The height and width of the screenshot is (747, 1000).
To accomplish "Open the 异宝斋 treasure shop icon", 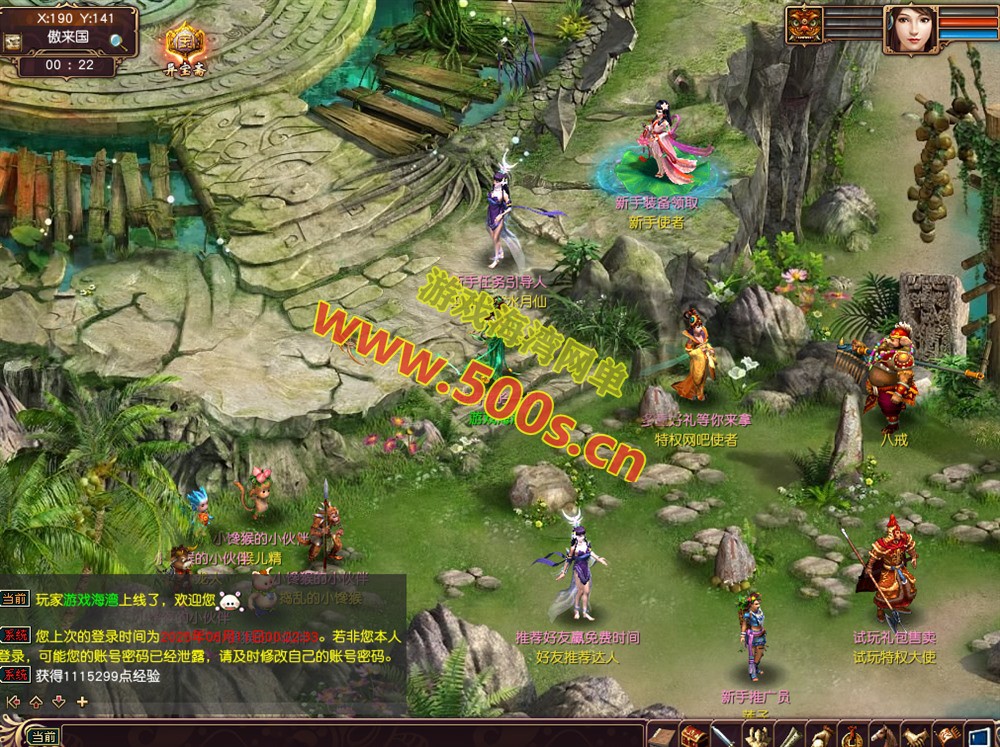I will [x=185, y=44].
